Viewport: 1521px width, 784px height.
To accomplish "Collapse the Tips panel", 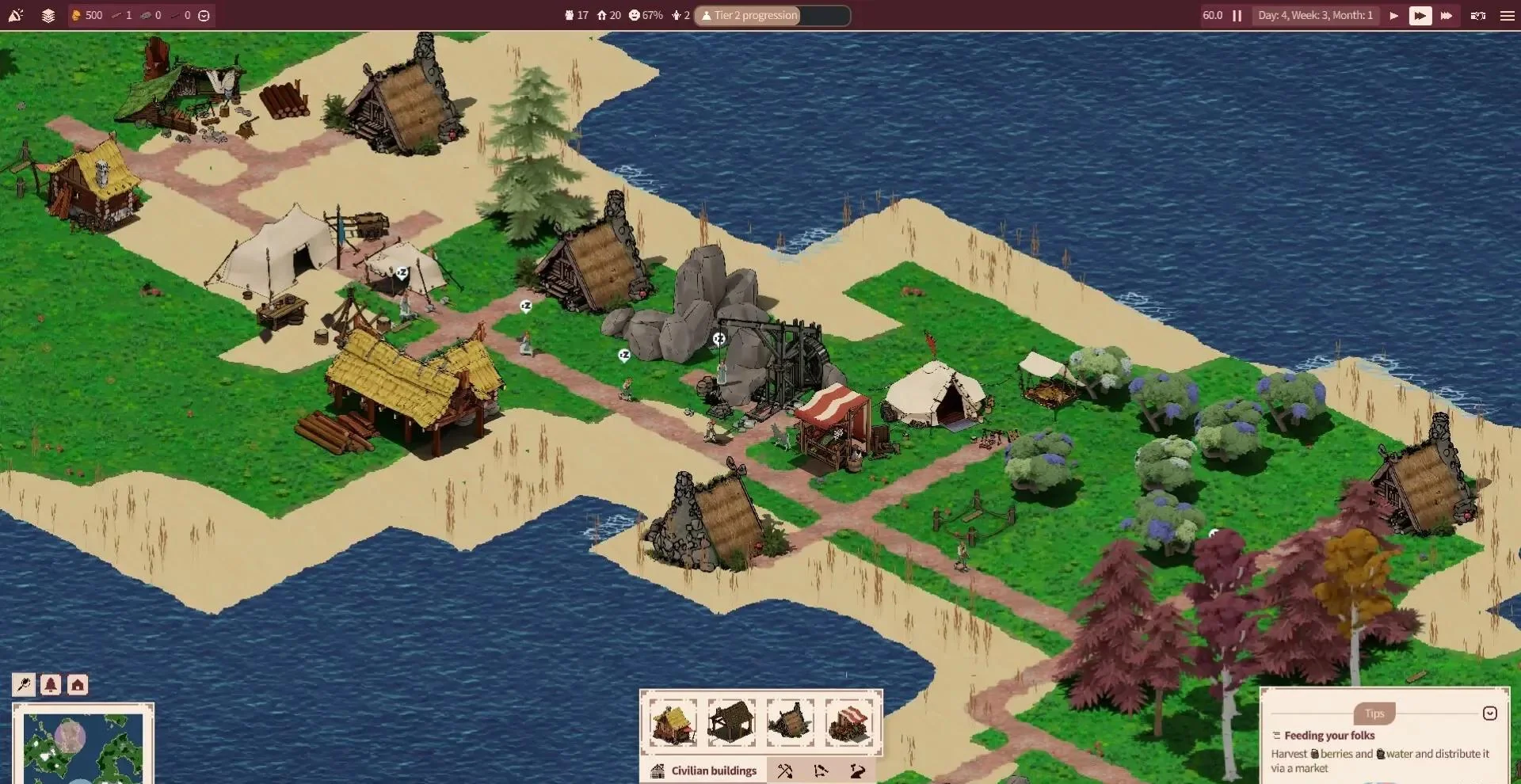I will [1489, 714].
